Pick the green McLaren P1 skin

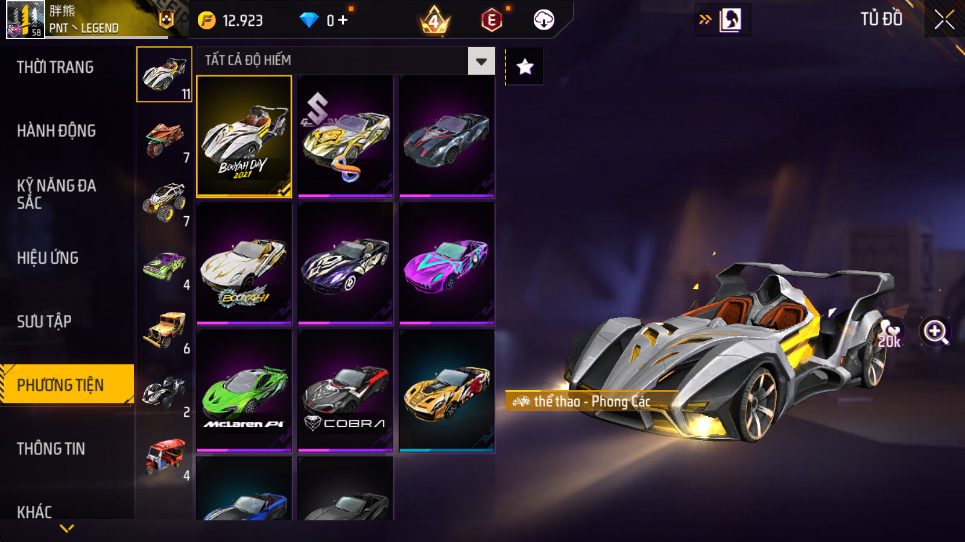point(244,391)
